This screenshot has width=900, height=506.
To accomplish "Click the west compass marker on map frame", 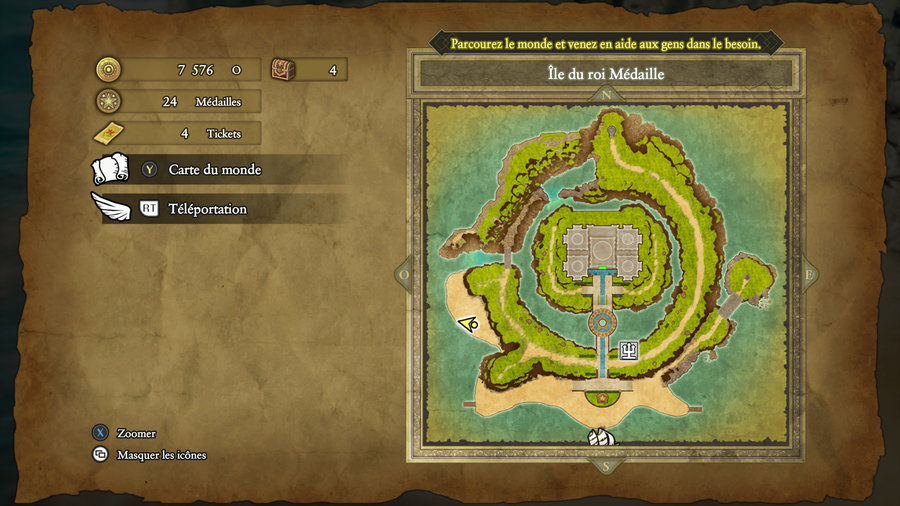I will tap(405, 274).
